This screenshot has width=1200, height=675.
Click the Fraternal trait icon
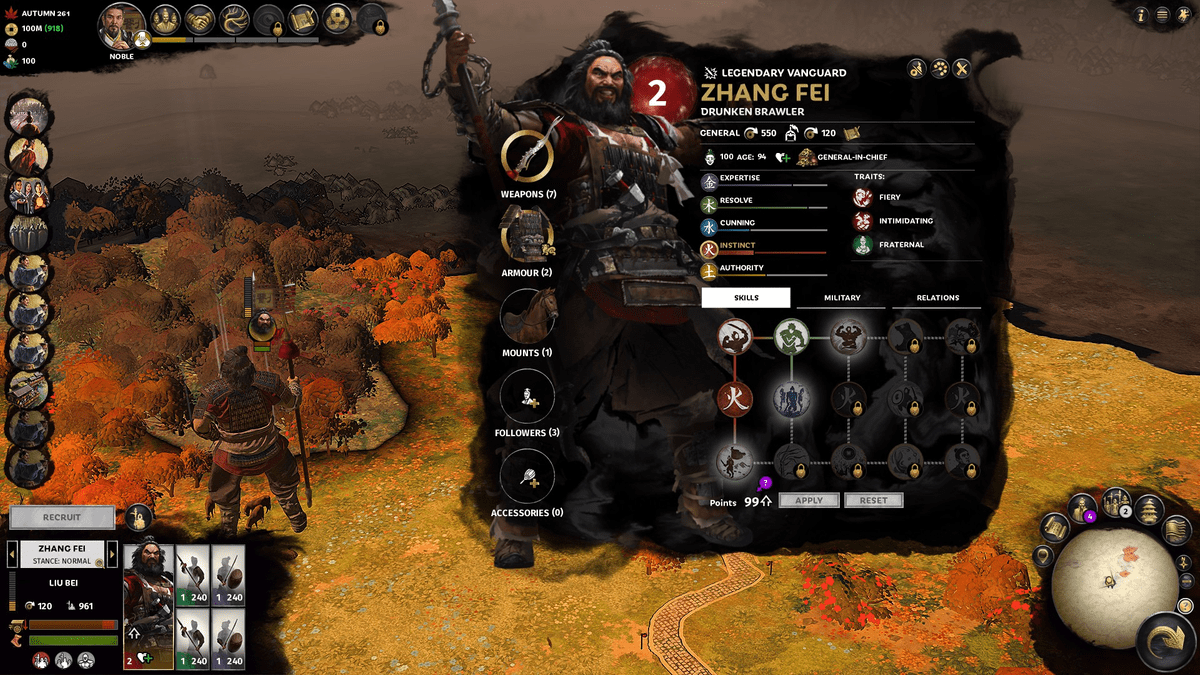862,245
